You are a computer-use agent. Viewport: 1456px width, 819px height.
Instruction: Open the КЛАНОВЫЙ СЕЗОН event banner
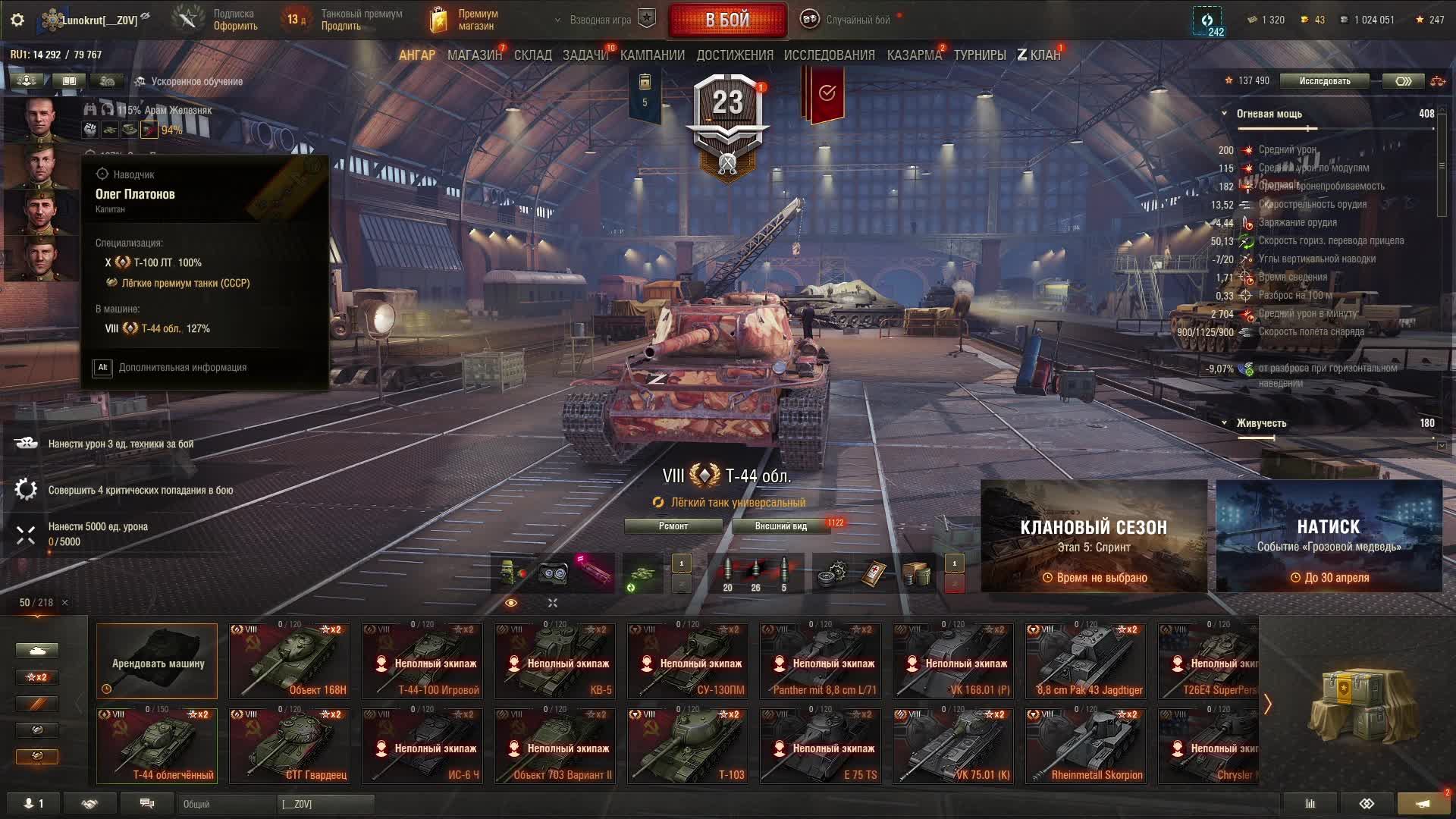(1094, 536)
